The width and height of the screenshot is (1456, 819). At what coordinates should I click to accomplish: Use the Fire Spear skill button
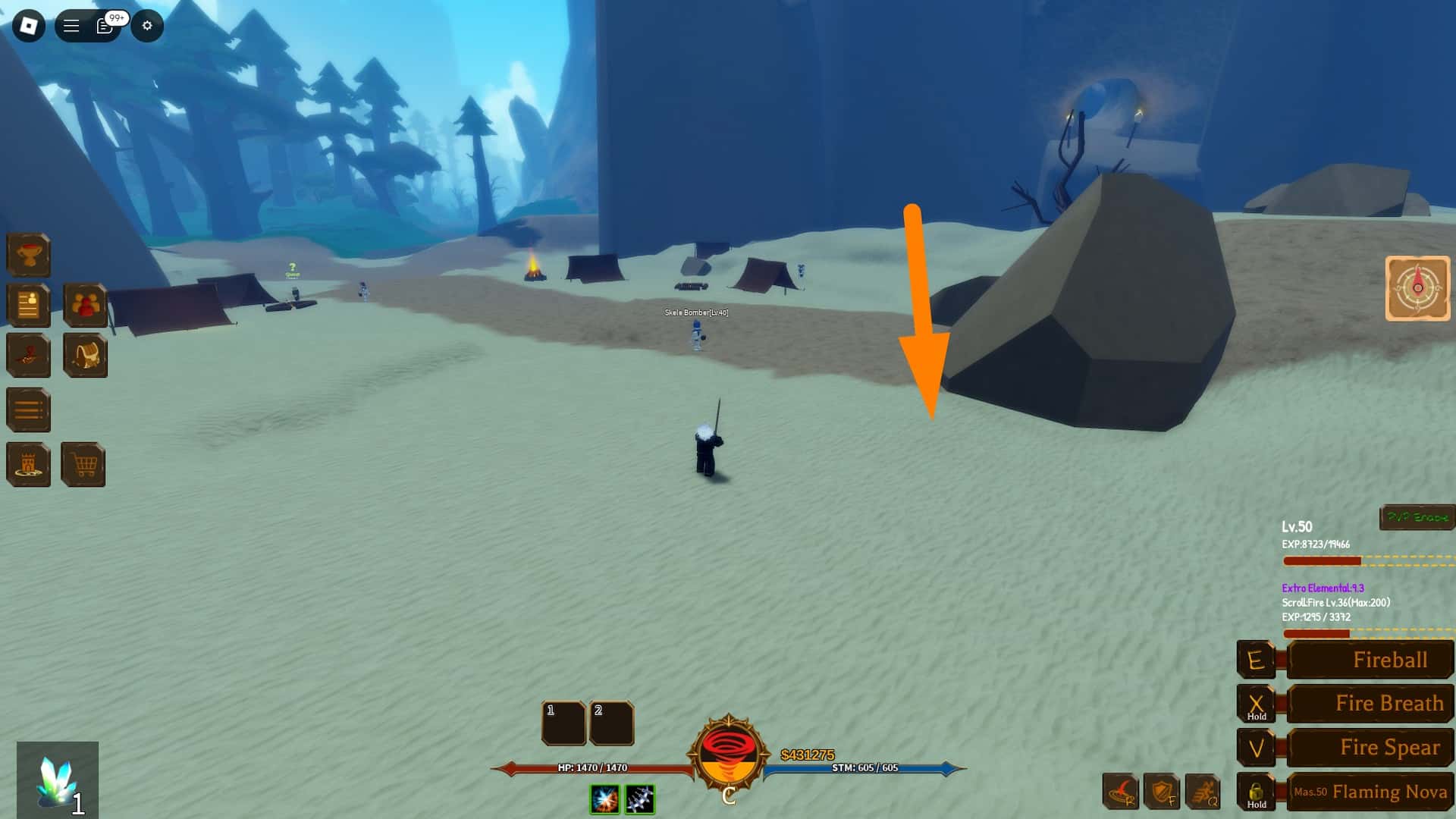pos(1370,748)
